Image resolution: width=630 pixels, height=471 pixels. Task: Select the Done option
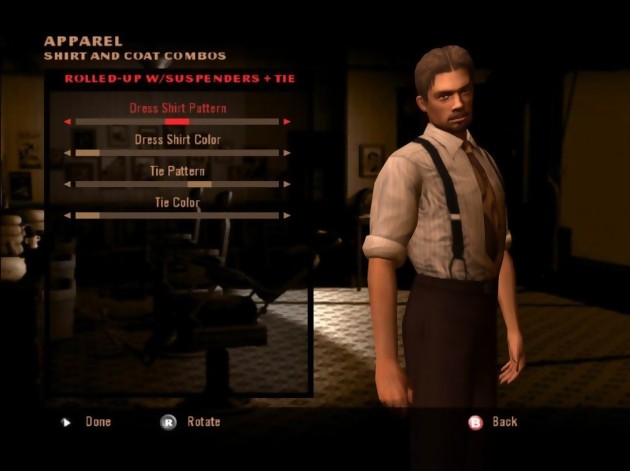(x=97, y=422)
